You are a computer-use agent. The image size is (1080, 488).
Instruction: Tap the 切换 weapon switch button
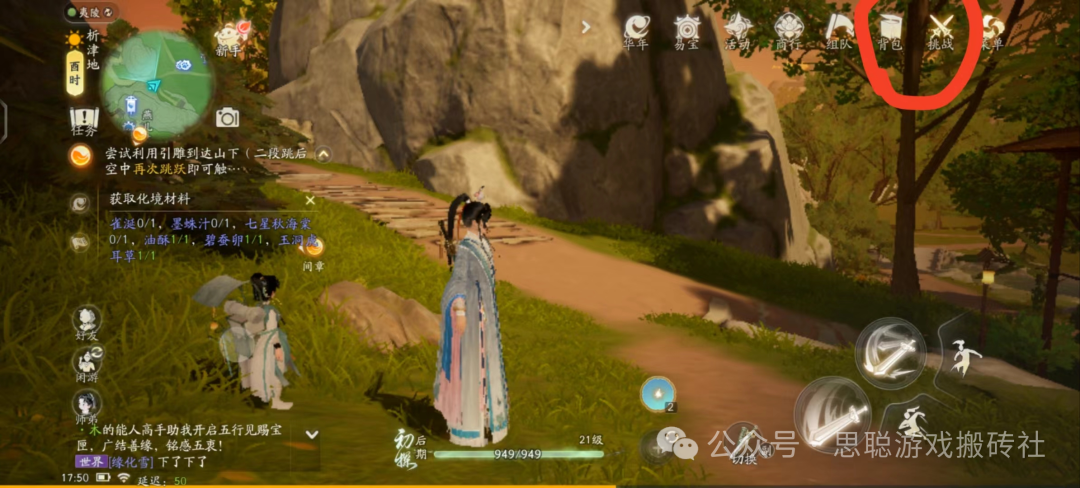[x=743, y=440]
